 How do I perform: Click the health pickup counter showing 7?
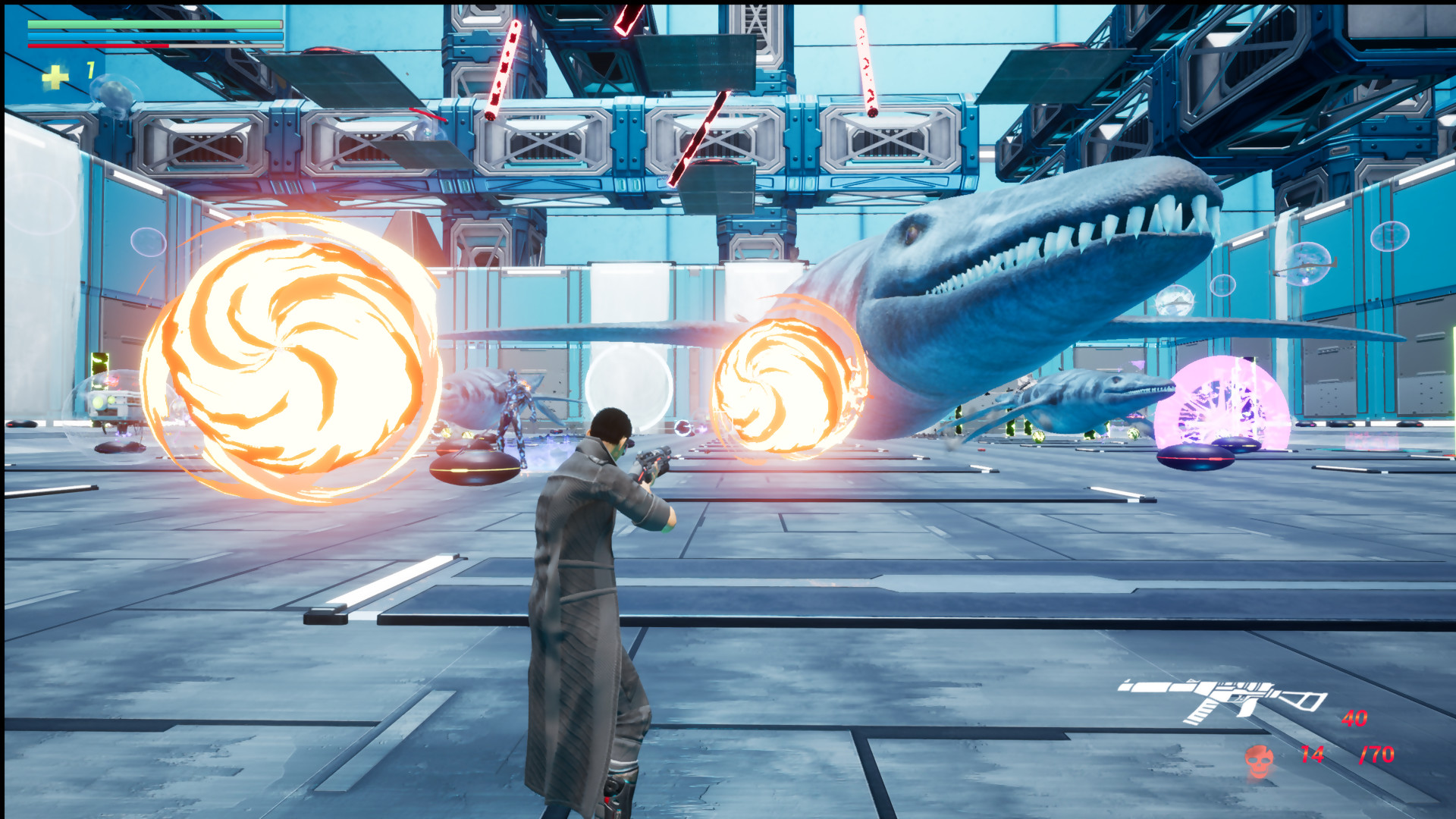pos(89,70)
